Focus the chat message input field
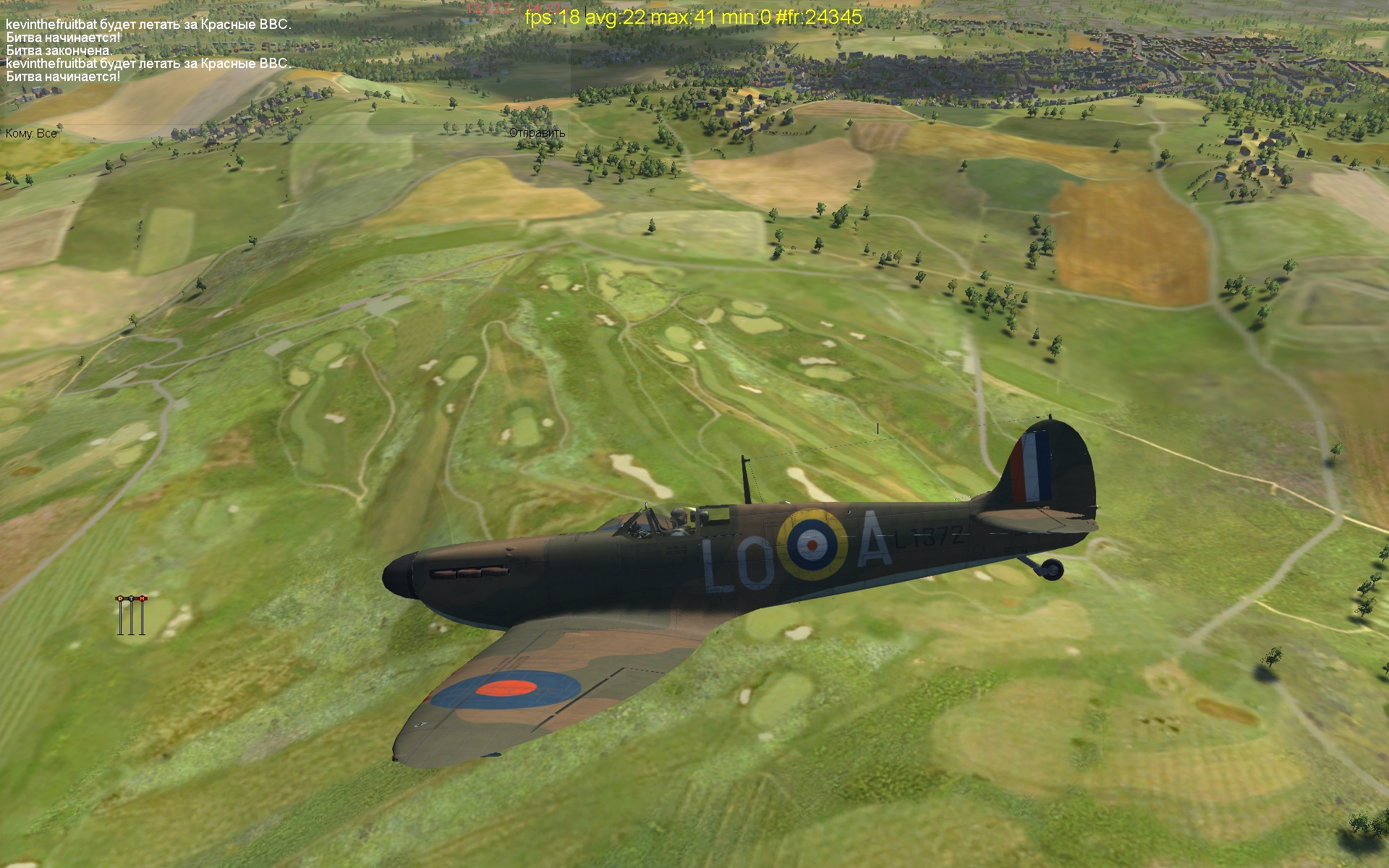 [282, 133]
